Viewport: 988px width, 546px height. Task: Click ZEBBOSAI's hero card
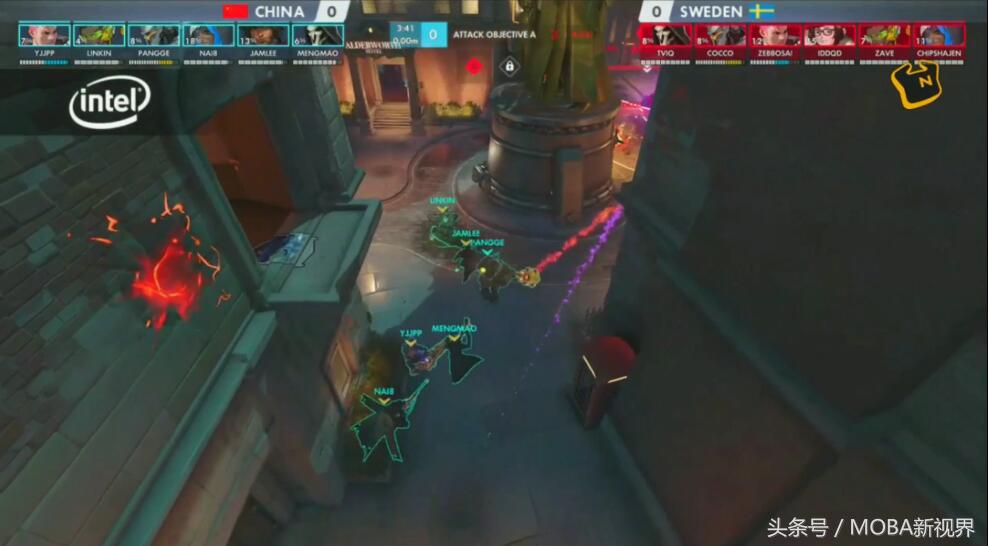point(775,36)
